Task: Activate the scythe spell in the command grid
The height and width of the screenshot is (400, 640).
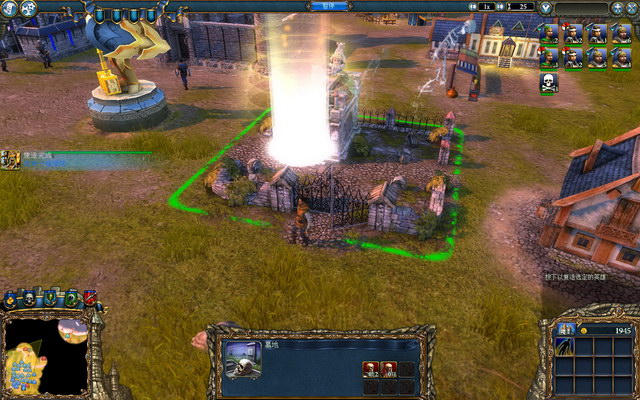Action: click(566, 350)
